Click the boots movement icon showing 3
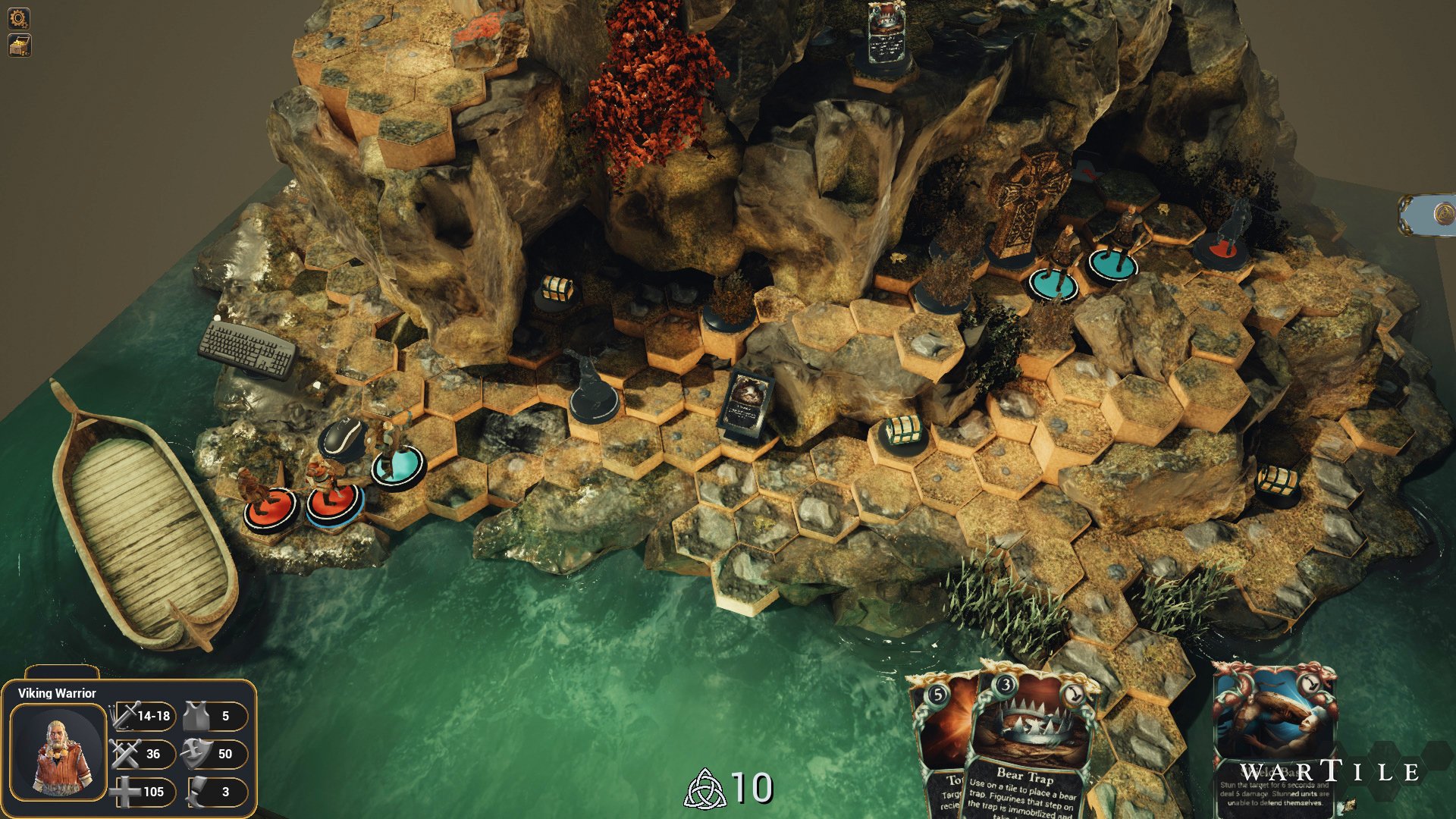The height and width of the screenshot is (819, 1456). click(x=199, y=792)
